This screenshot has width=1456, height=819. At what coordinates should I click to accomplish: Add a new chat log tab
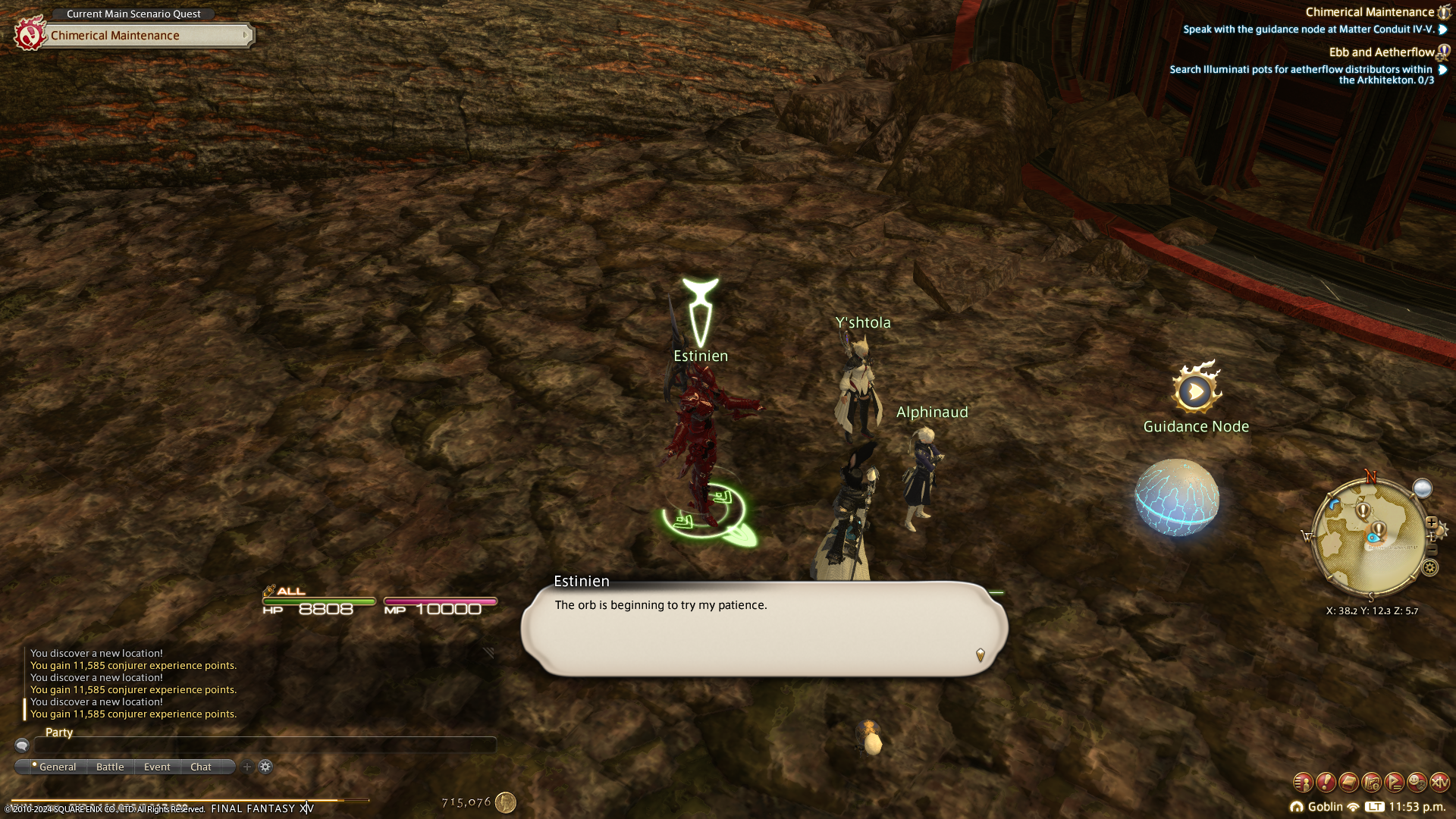coord(247,767)
